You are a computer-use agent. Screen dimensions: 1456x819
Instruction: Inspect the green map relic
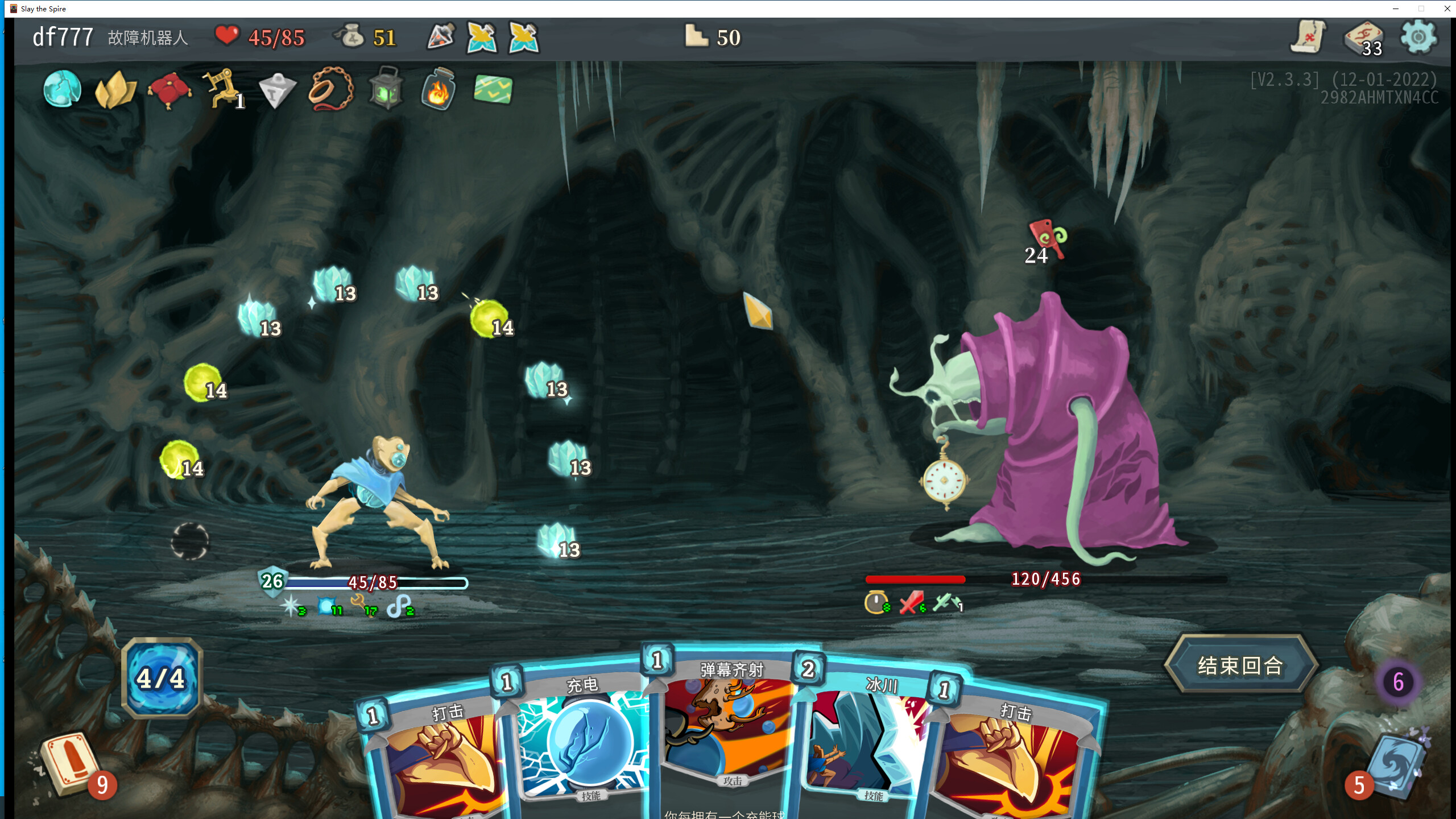pyautogui.click(x=493, y=89)
